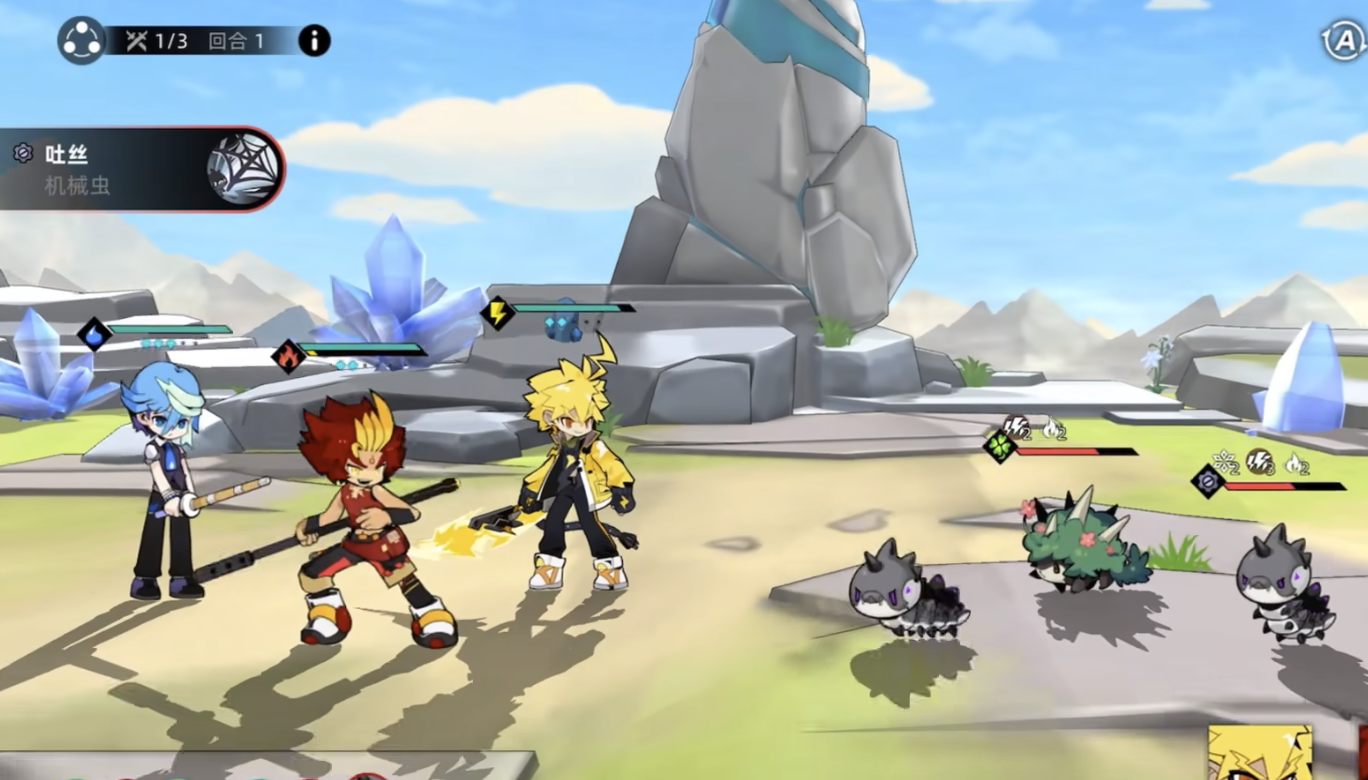Click the three-dot circular emblem icon

click(81, 41)
